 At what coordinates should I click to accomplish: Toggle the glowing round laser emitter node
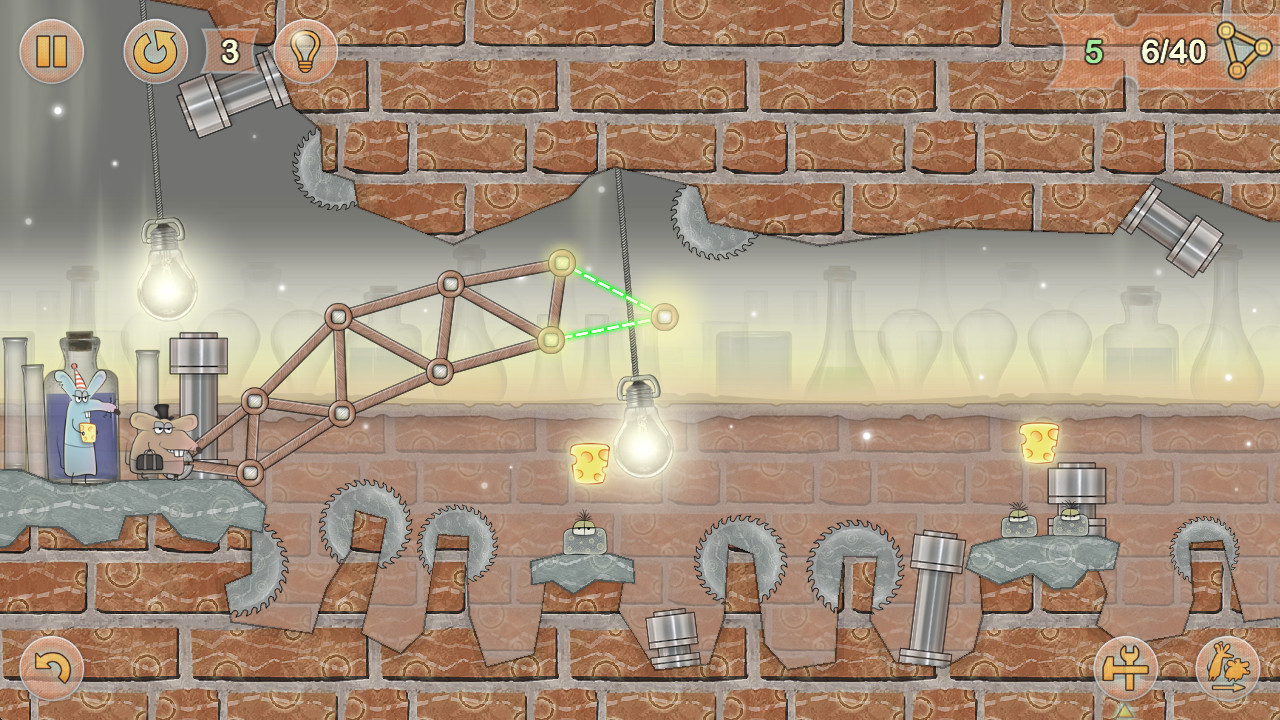tap(663, 315)
